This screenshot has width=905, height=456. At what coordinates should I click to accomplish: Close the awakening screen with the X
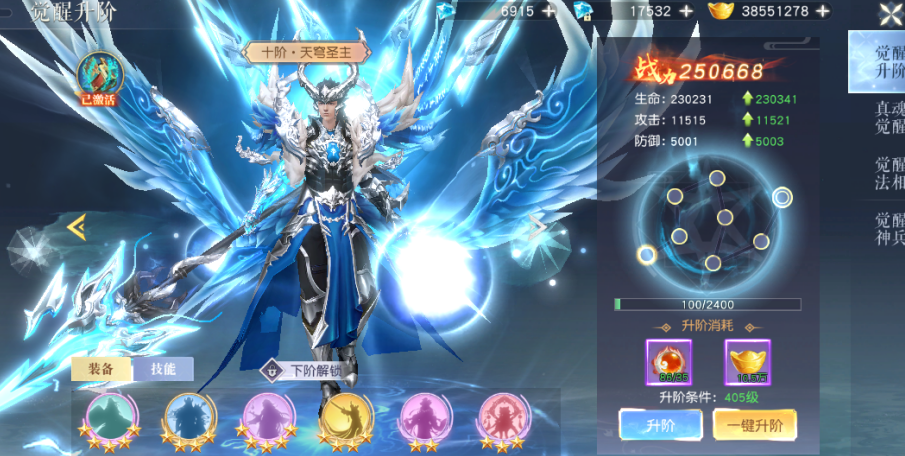click(890, 13)
